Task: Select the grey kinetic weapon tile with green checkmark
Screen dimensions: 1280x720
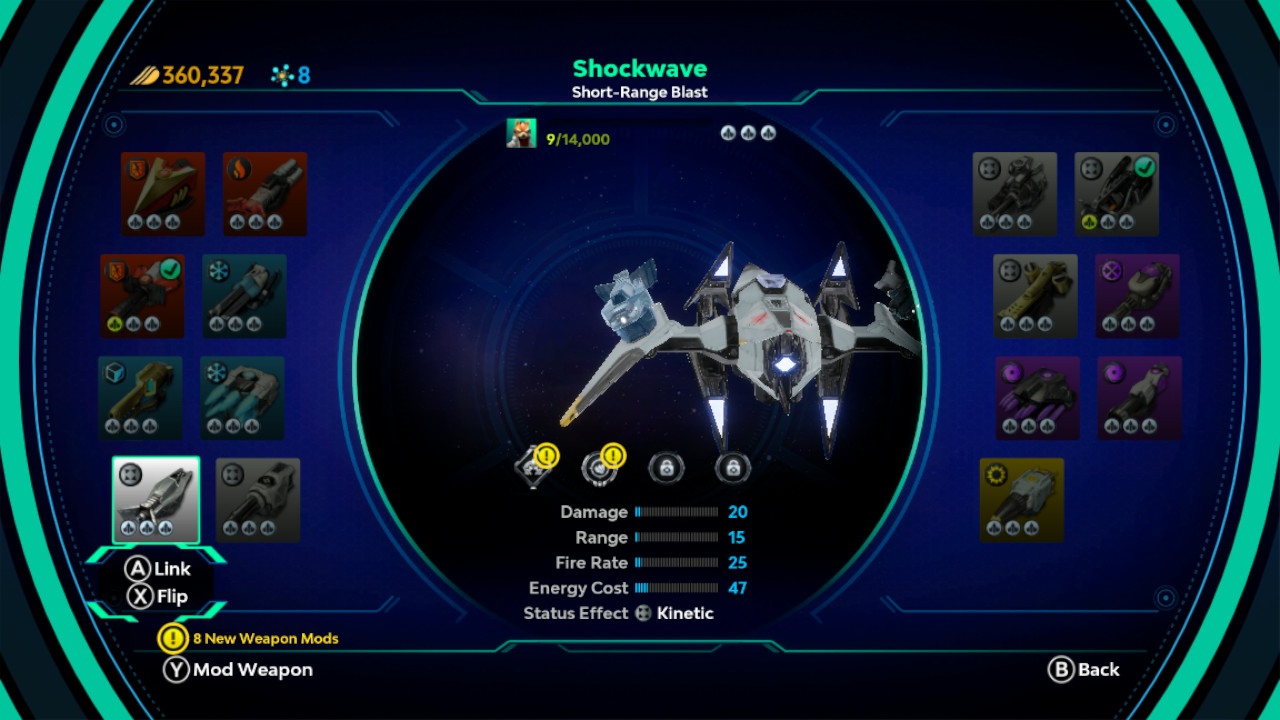Action: coord(1117,194)
